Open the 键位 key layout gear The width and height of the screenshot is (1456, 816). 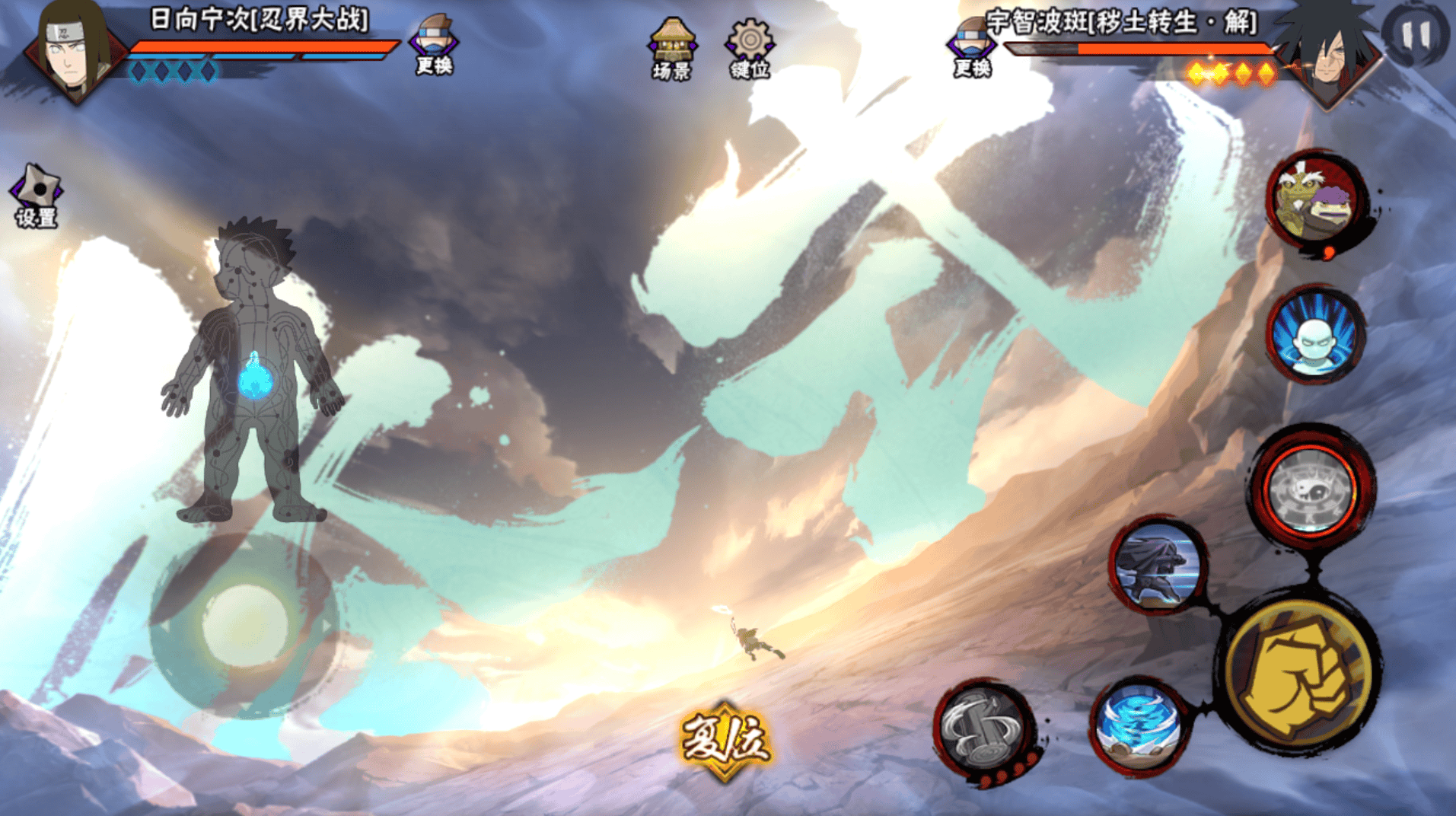click(750, 49)
